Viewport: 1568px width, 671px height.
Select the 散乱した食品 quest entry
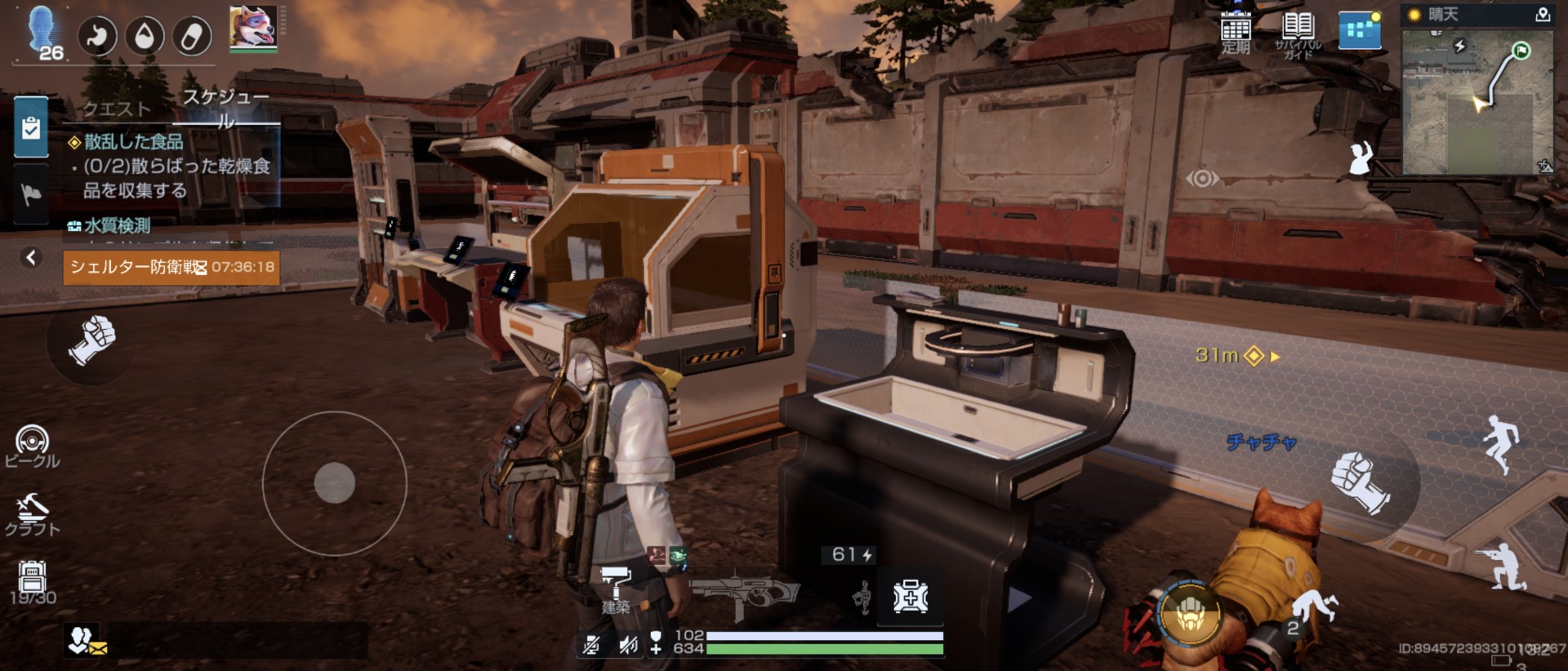point(134,142)
